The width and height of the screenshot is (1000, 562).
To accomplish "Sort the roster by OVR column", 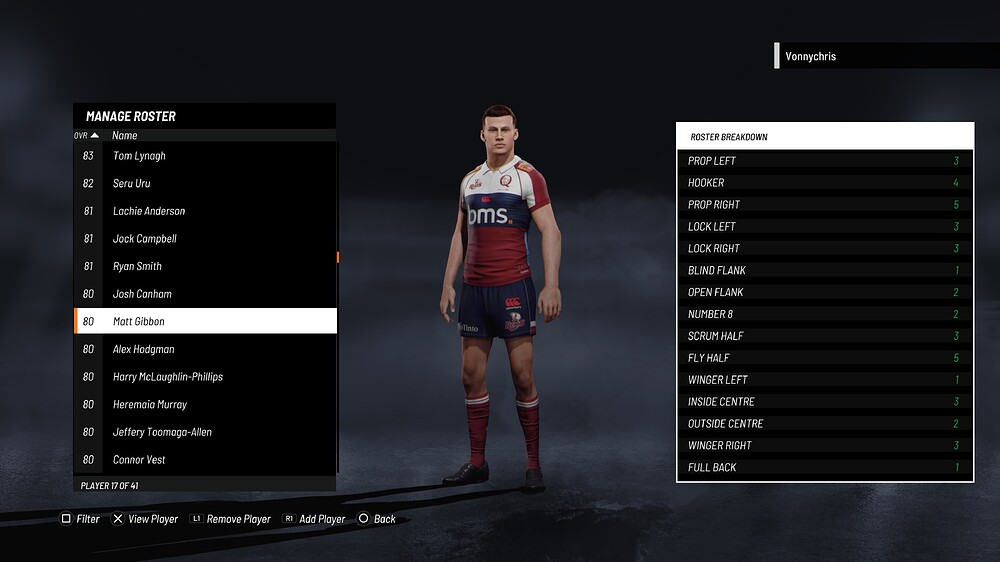I will 86,135.
